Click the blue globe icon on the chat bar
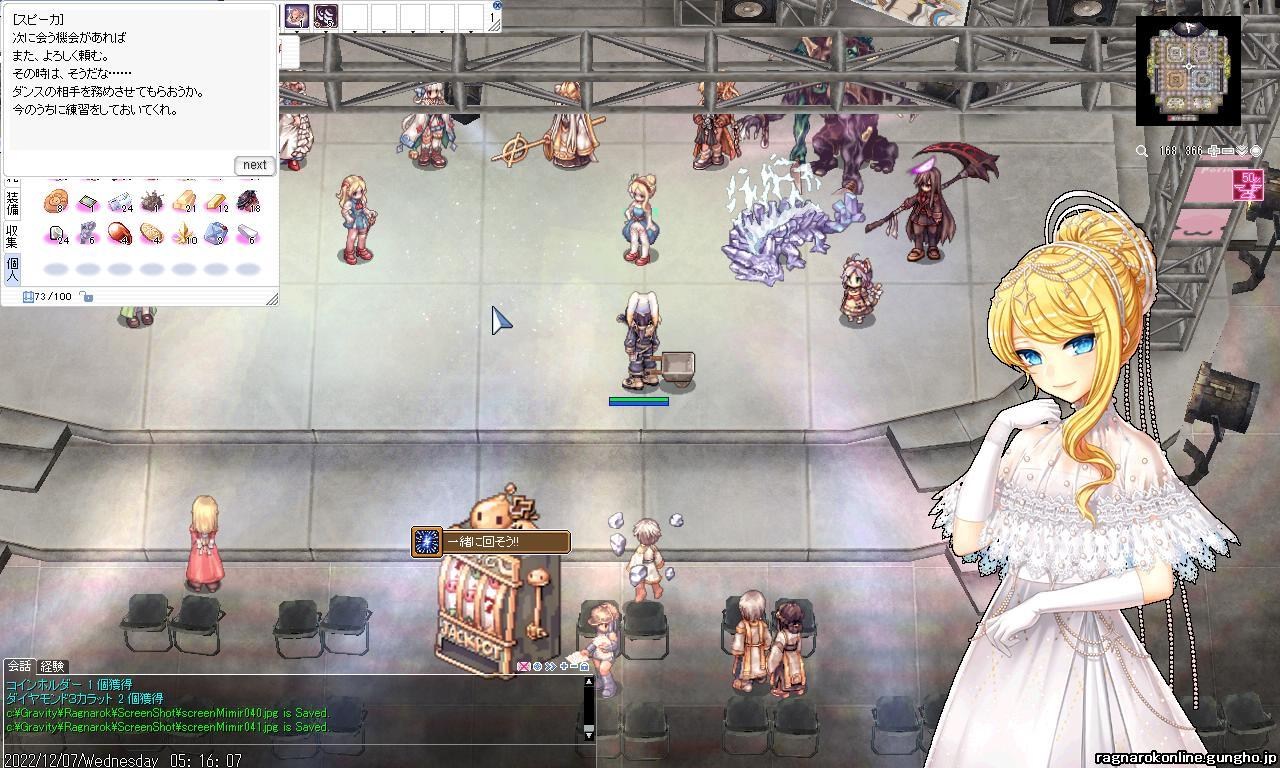The width and height of the screenshot is (1280, 768). tap(537, 667)
